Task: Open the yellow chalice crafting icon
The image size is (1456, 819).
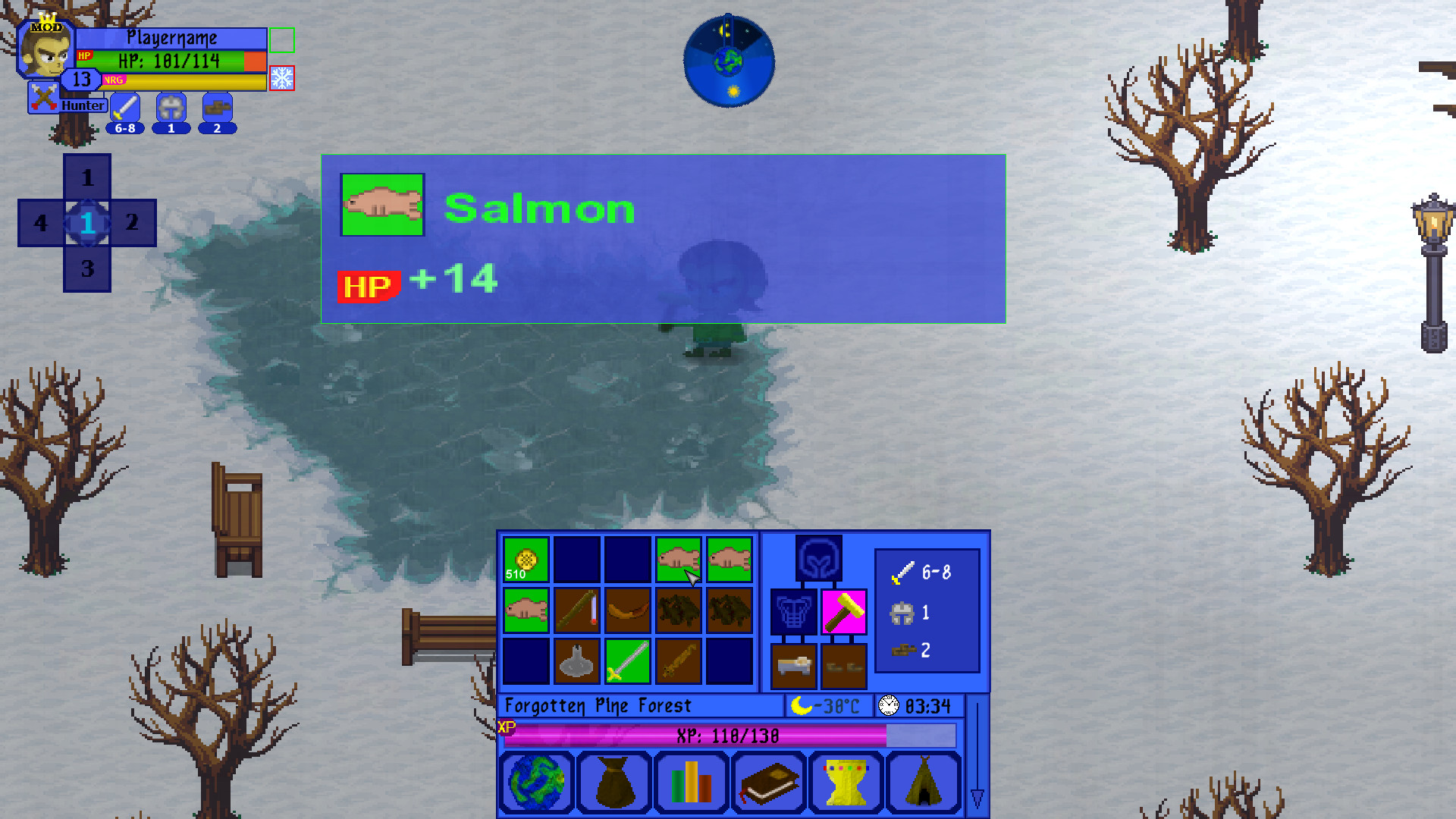Action: point(845,783)
